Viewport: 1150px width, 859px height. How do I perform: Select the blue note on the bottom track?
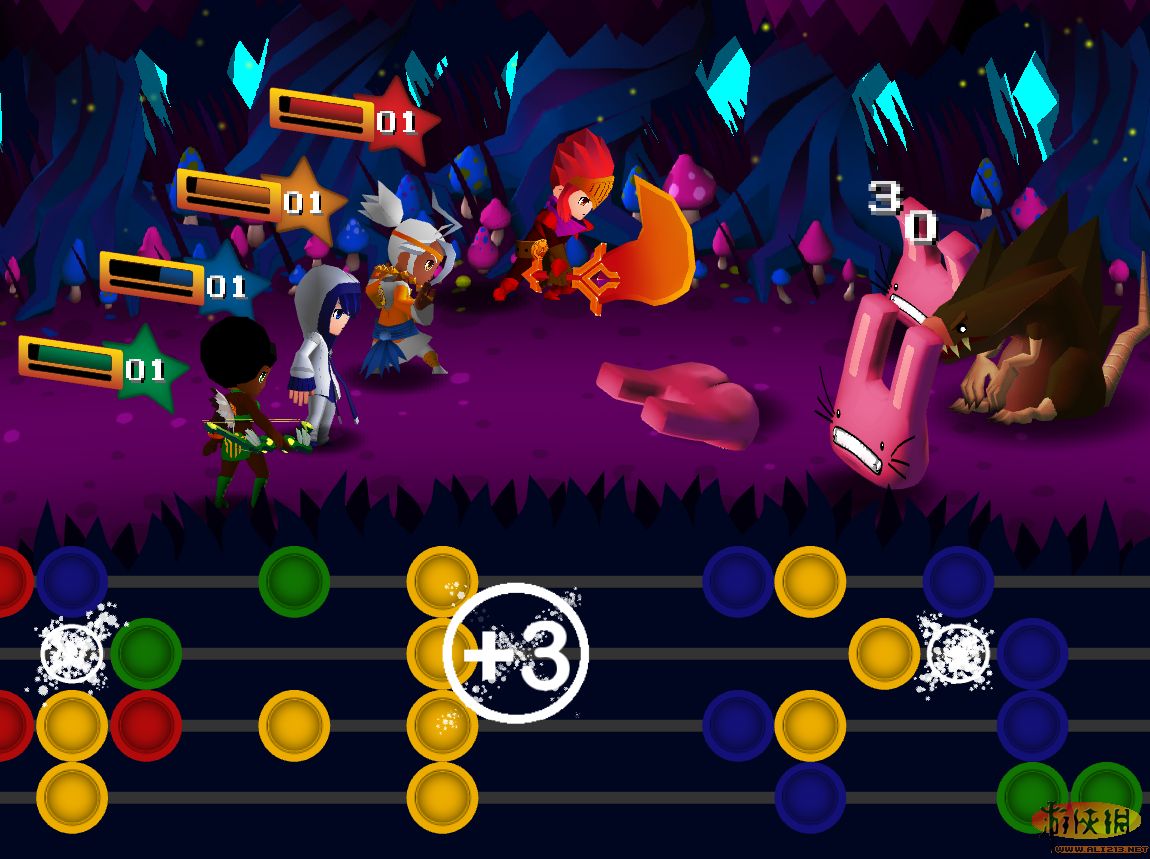810,797
